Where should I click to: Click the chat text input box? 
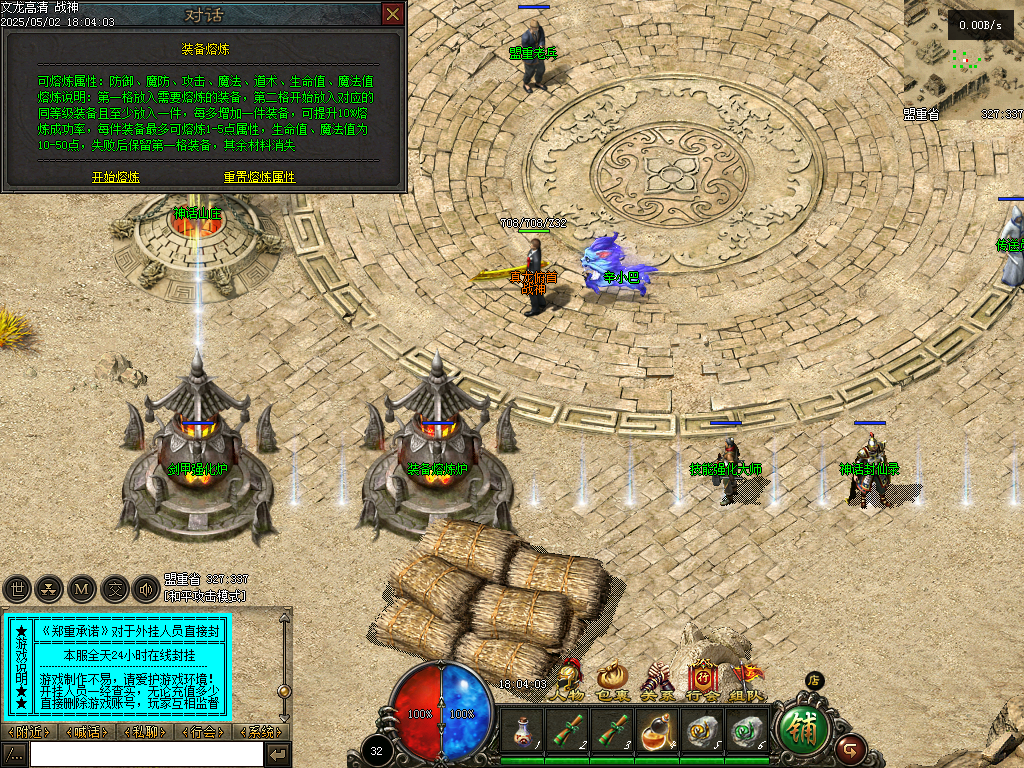[145, 755]
